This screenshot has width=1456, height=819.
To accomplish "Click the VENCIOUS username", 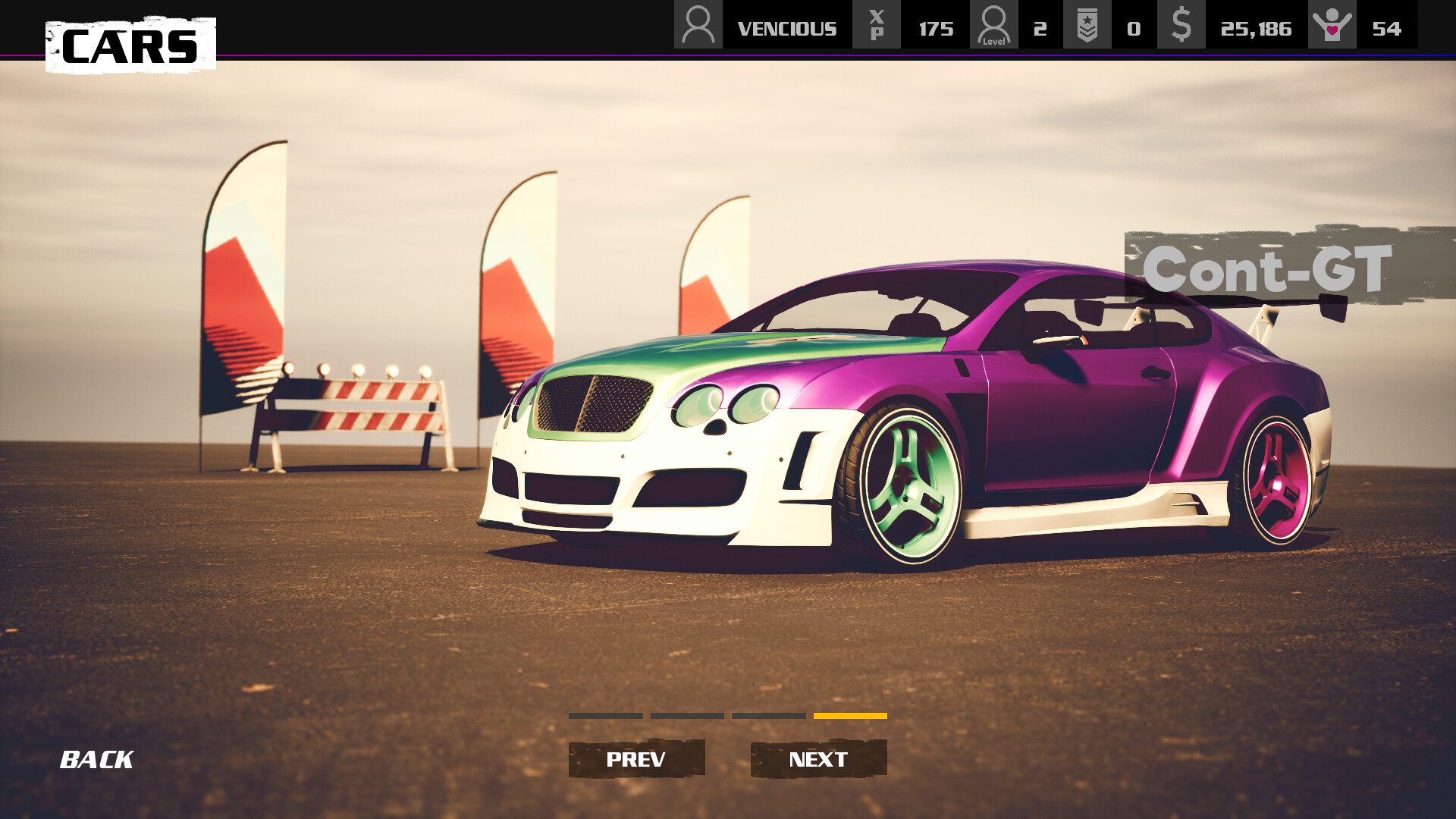I will [x=787, y=27].
